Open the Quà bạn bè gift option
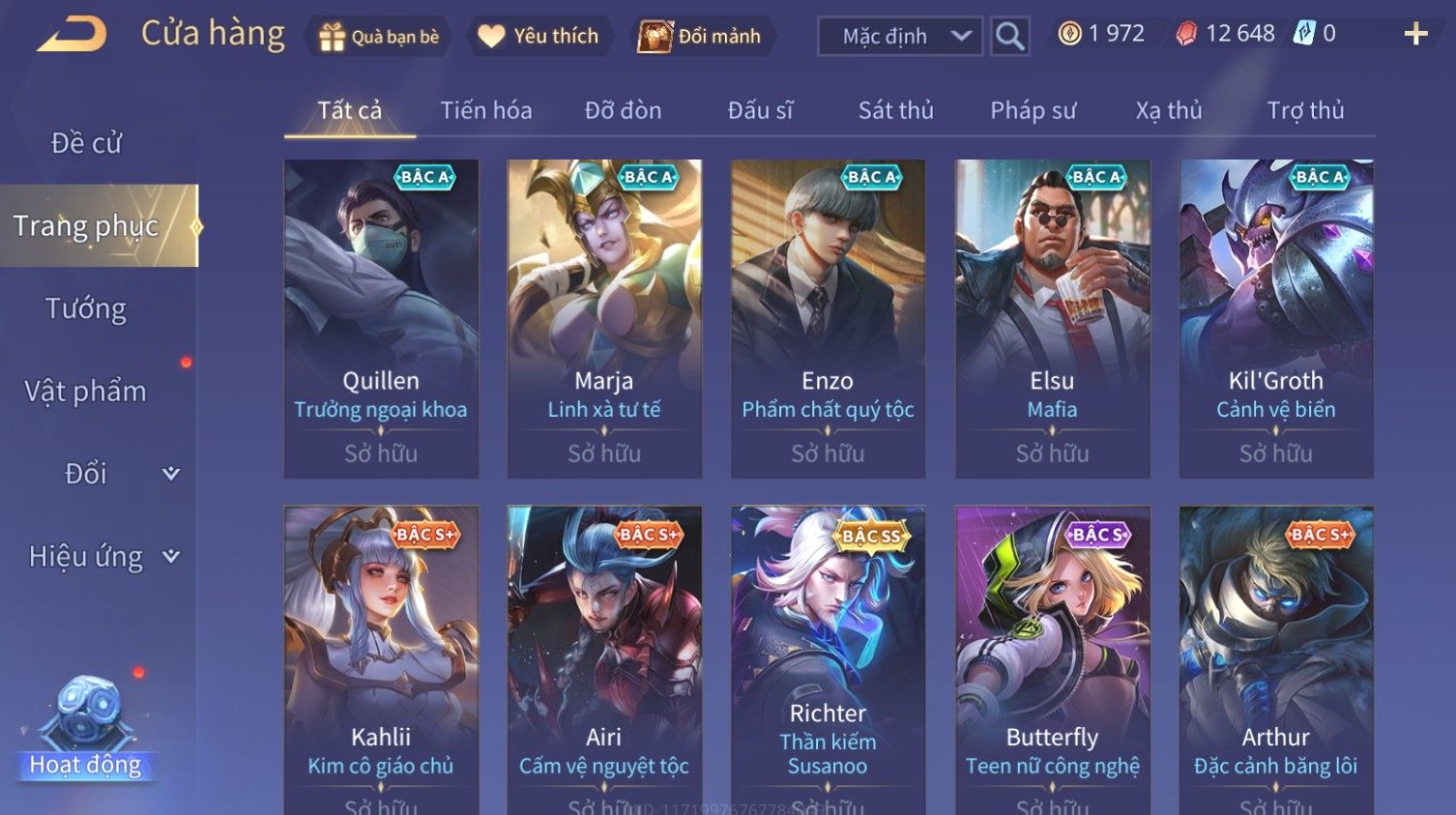This screenshot has height=815, width=1456. [379, 37]
